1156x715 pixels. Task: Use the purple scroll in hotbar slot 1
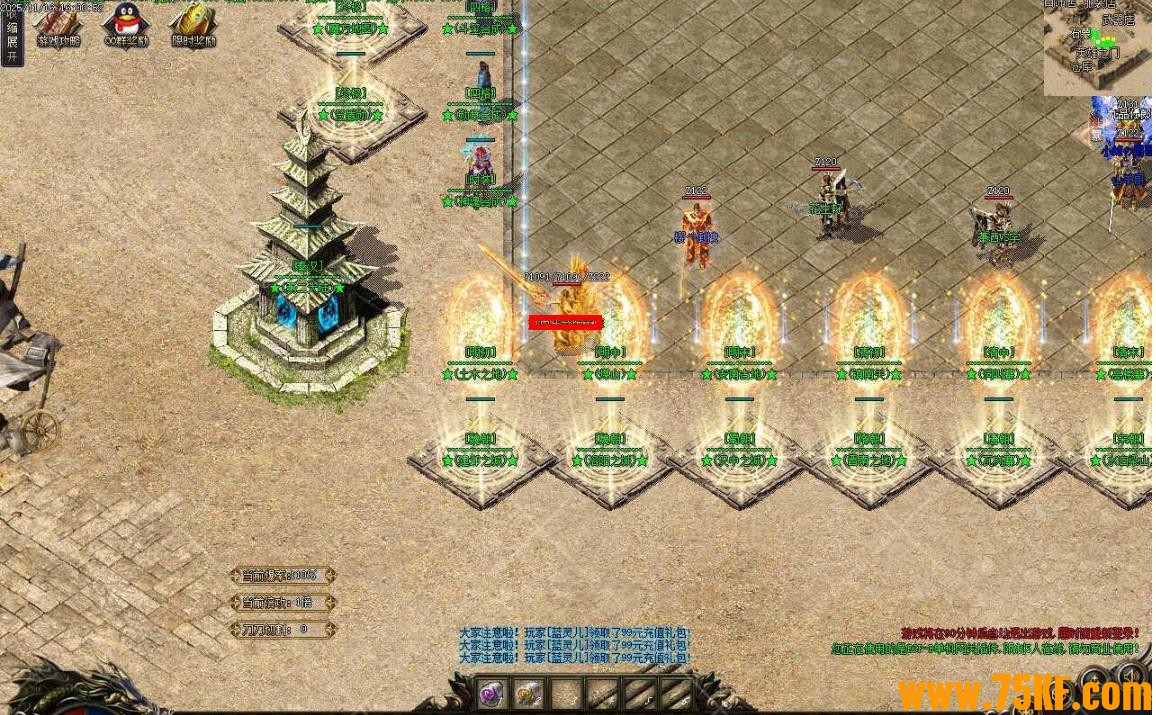coord(490,693)
